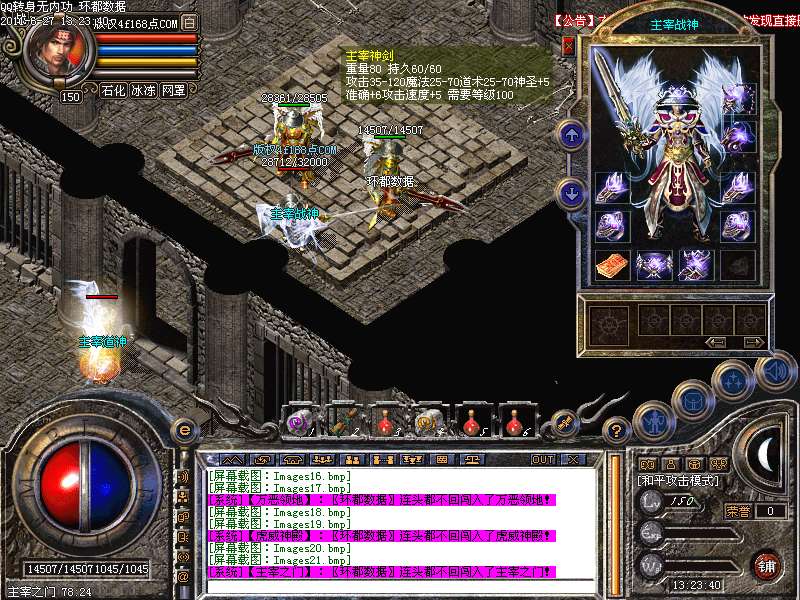Close the chat window with X
This screenshot has height=600, width=800.
tap(573, 459)
